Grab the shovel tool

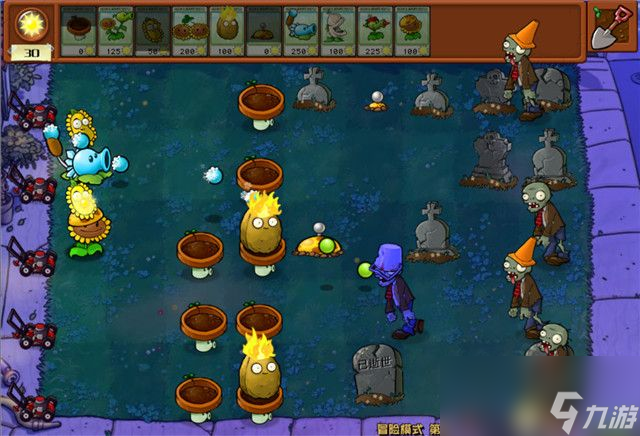[609, 28]
